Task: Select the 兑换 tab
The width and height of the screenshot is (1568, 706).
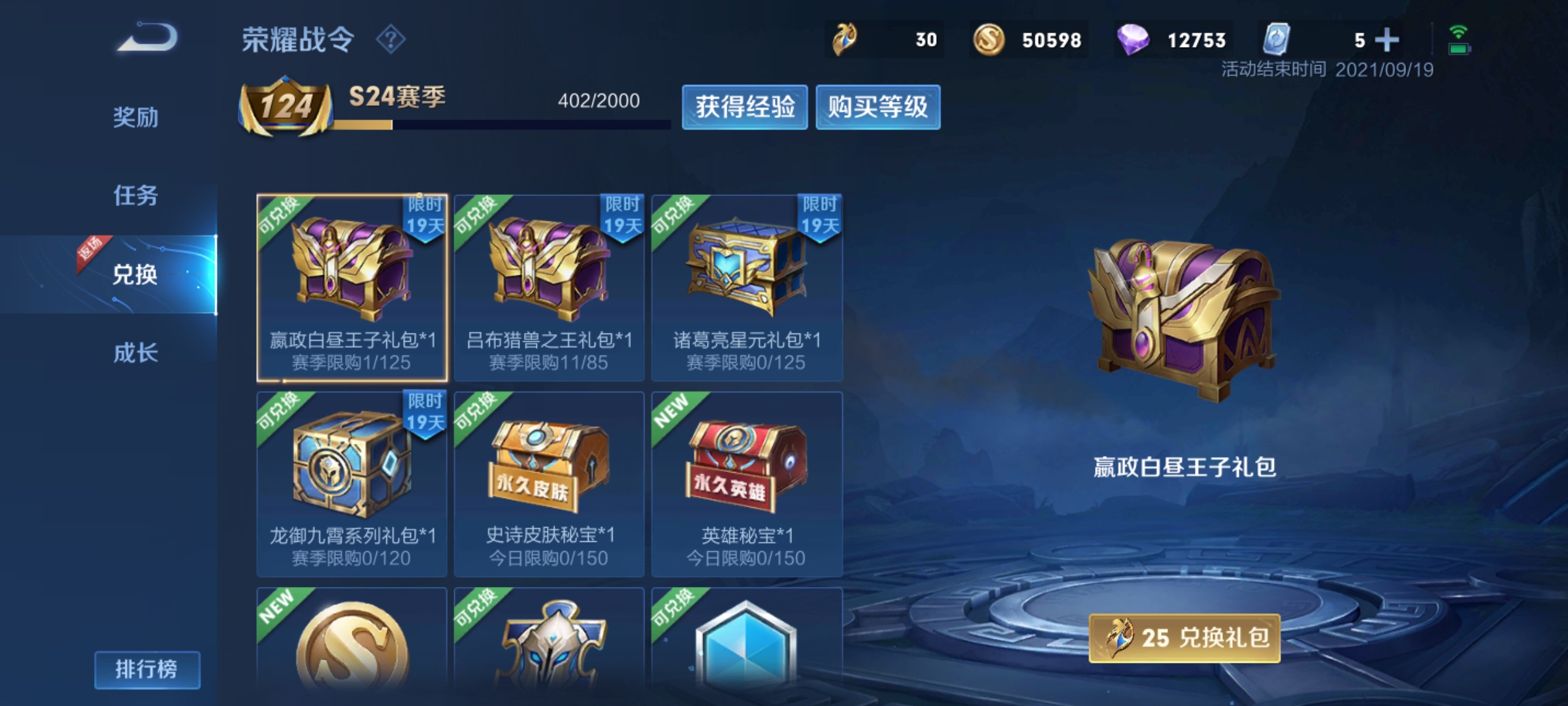Action: click(x=136, y=275)
